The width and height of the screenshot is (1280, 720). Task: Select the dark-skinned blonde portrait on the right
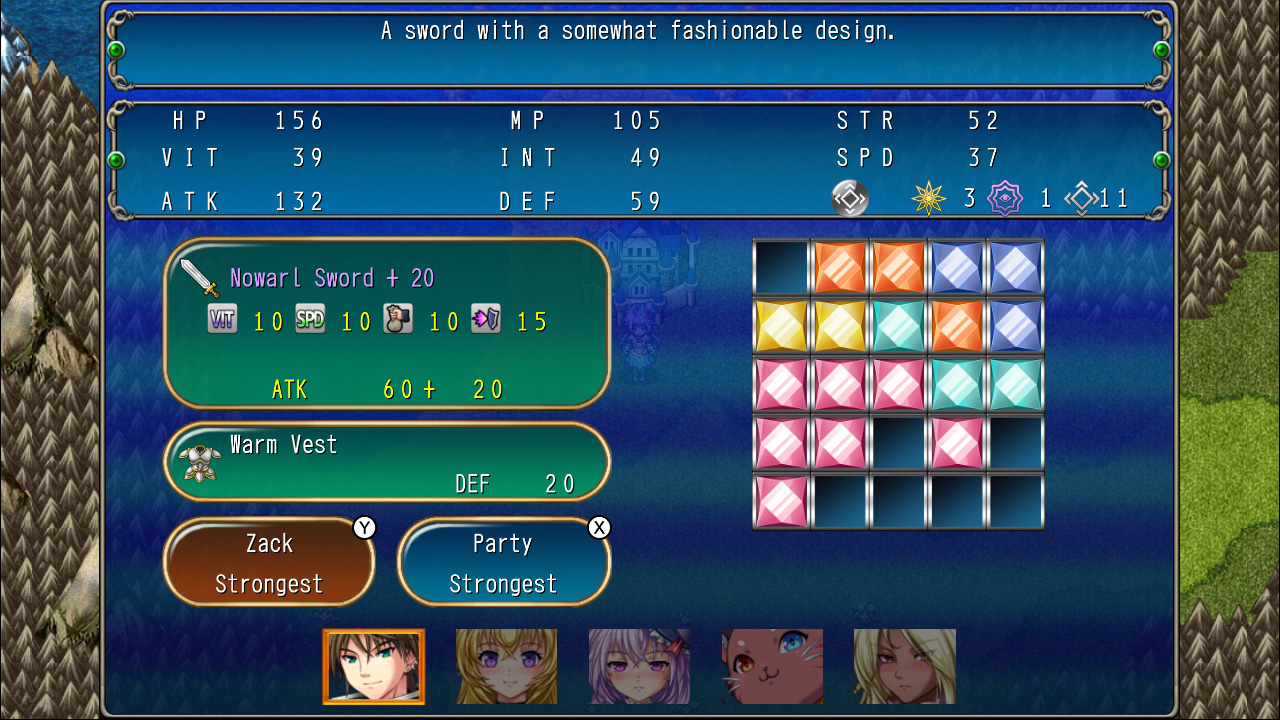[x=903, y=665]
